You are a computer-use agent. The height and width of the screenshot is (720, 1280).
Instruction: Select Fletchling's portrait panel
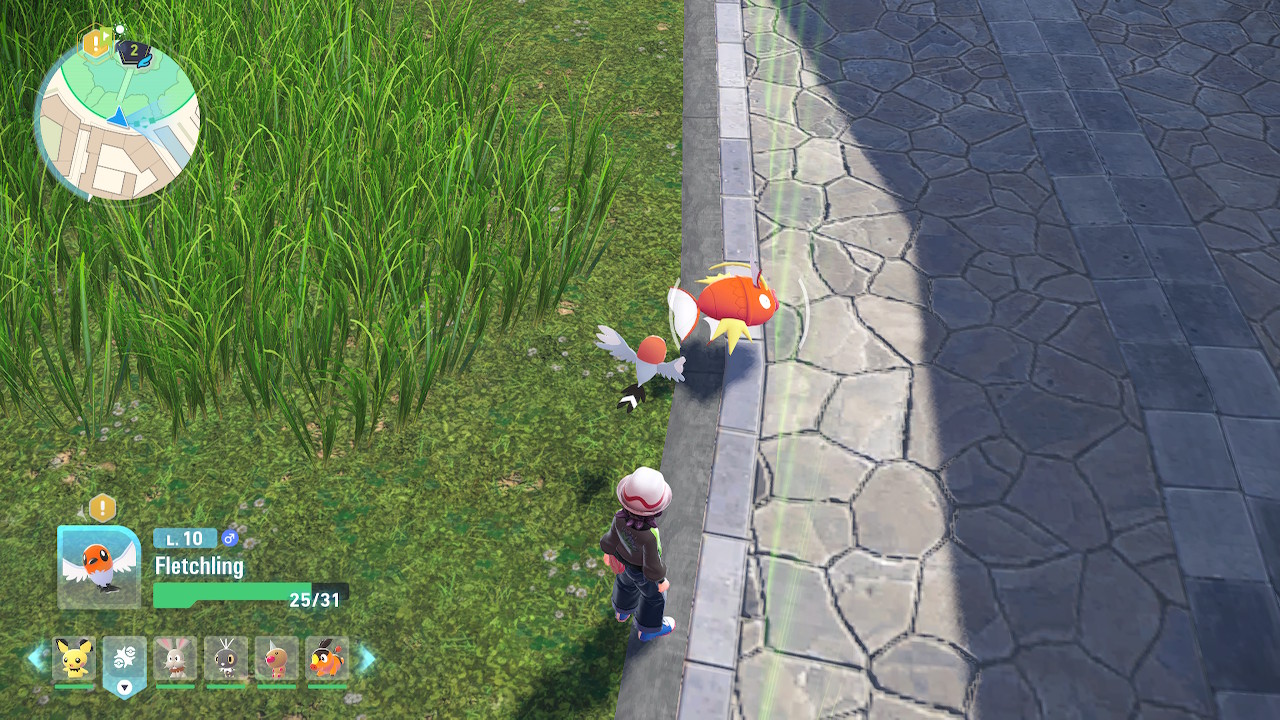click(98, 567)
